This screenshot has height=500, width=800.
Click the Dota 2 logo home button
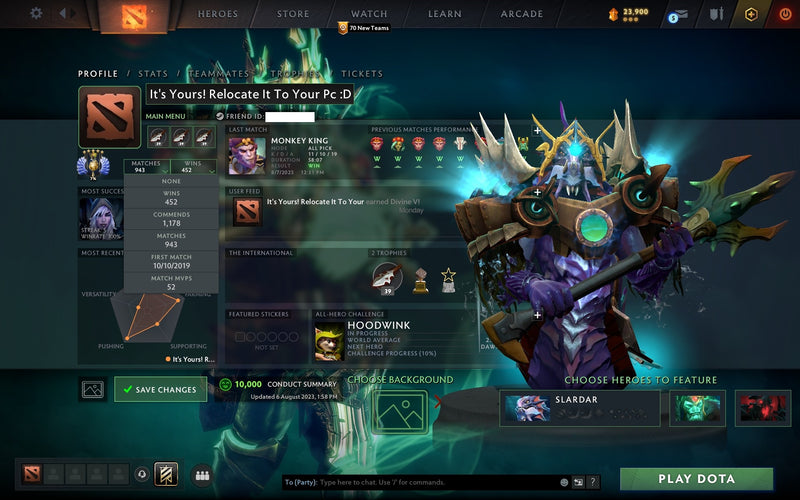click(x=132, y=15)
